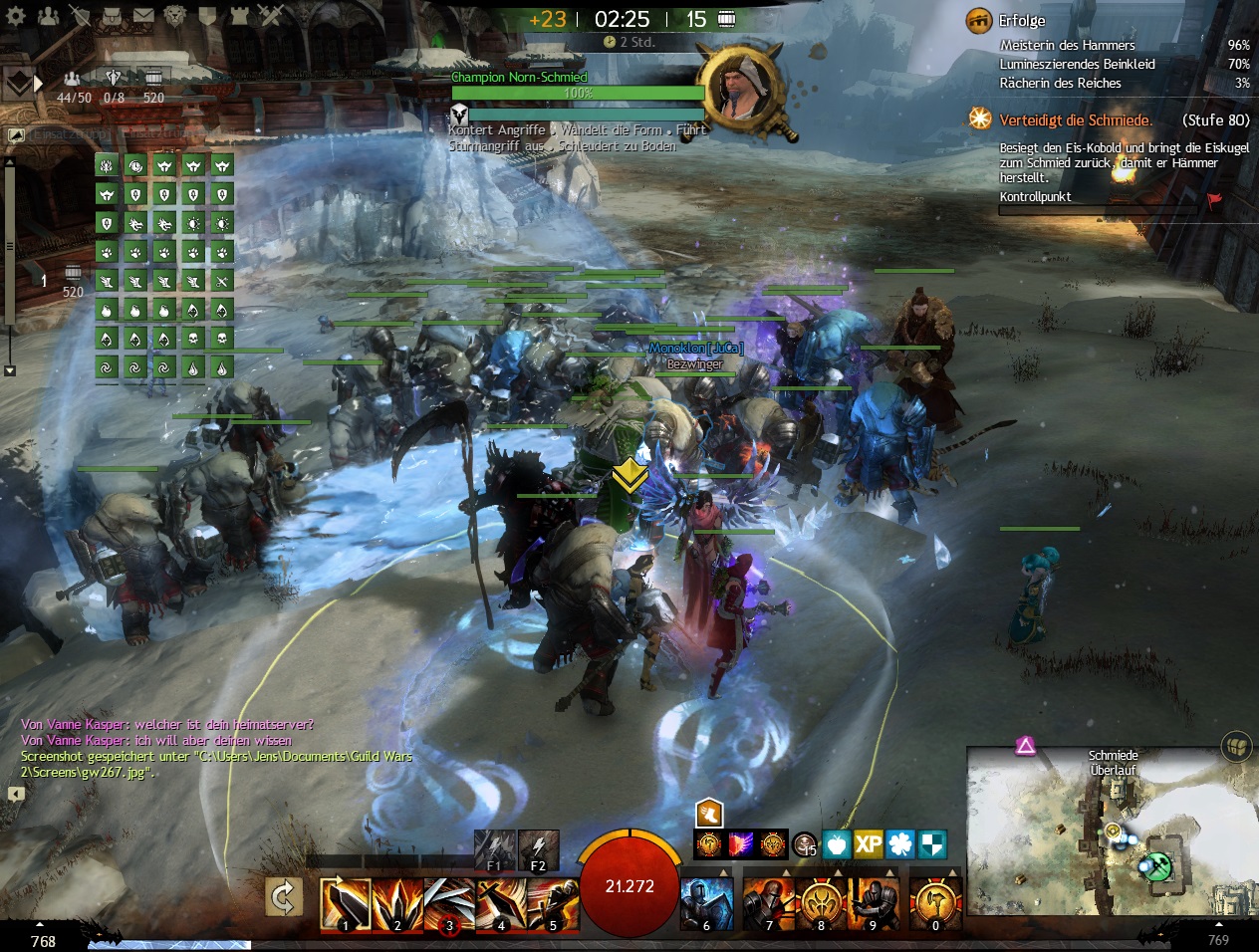
Task: Open the PvP crossed swords icon
Action: point(271,16)
